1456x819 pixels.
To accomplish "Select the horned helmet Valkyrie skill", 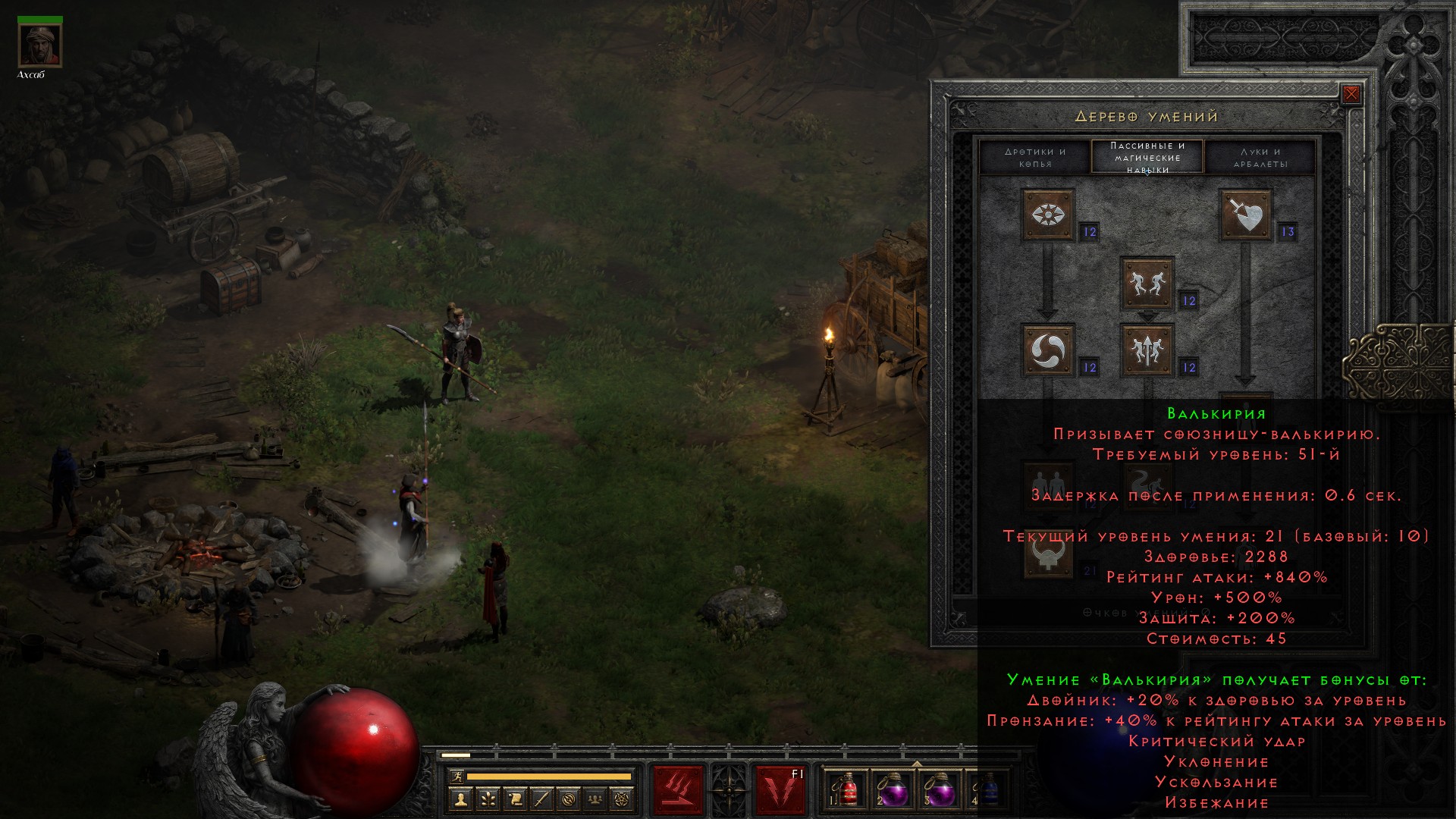I will point(1048,554).
